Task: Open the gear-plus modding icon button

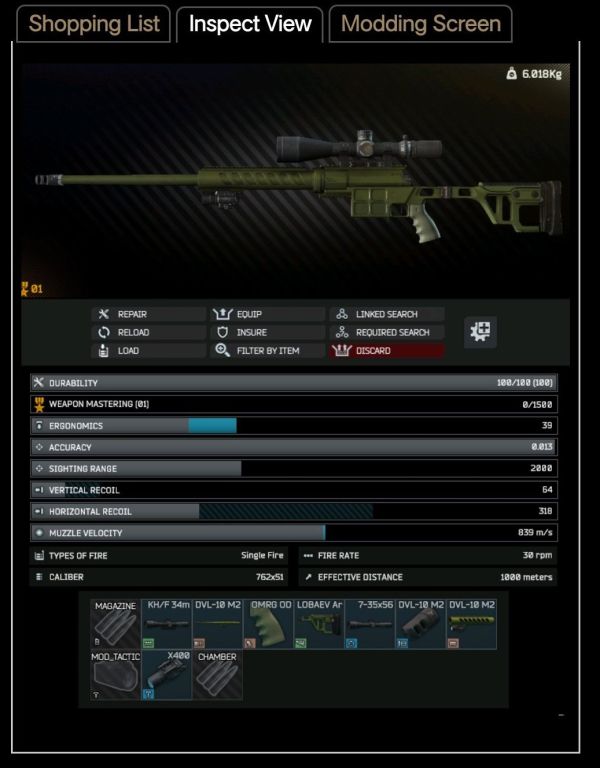Action: coord(481,333)
